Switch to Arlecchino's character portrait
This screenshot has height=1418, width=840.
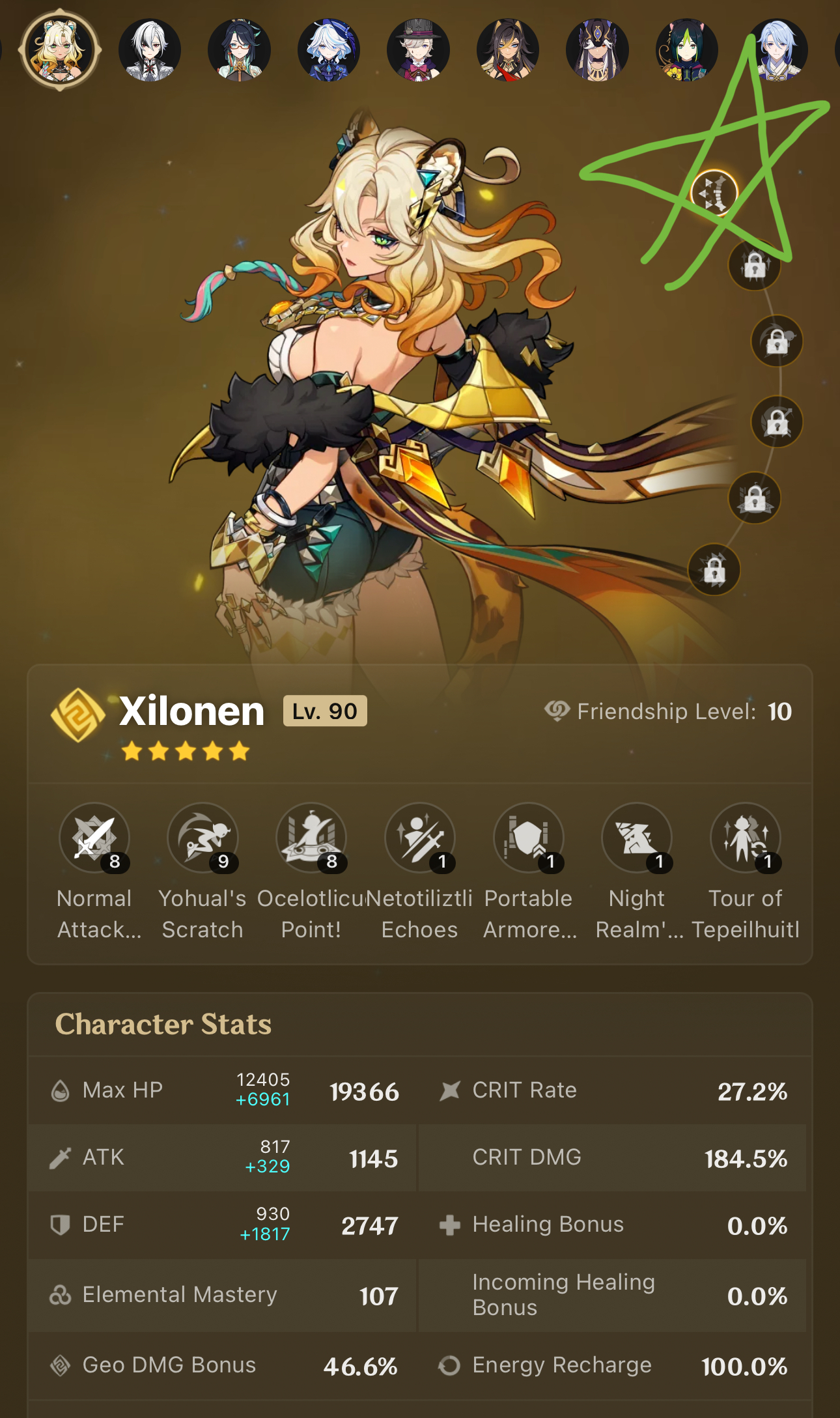pyautogui.click(x=150, y=50)
